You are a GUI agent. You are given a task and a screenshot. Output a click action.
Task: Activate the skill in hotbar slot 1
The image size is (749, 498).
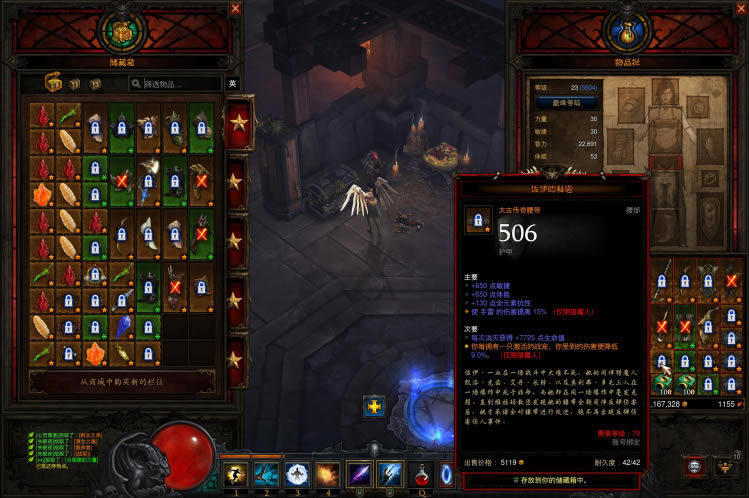(x=236, y=475)
